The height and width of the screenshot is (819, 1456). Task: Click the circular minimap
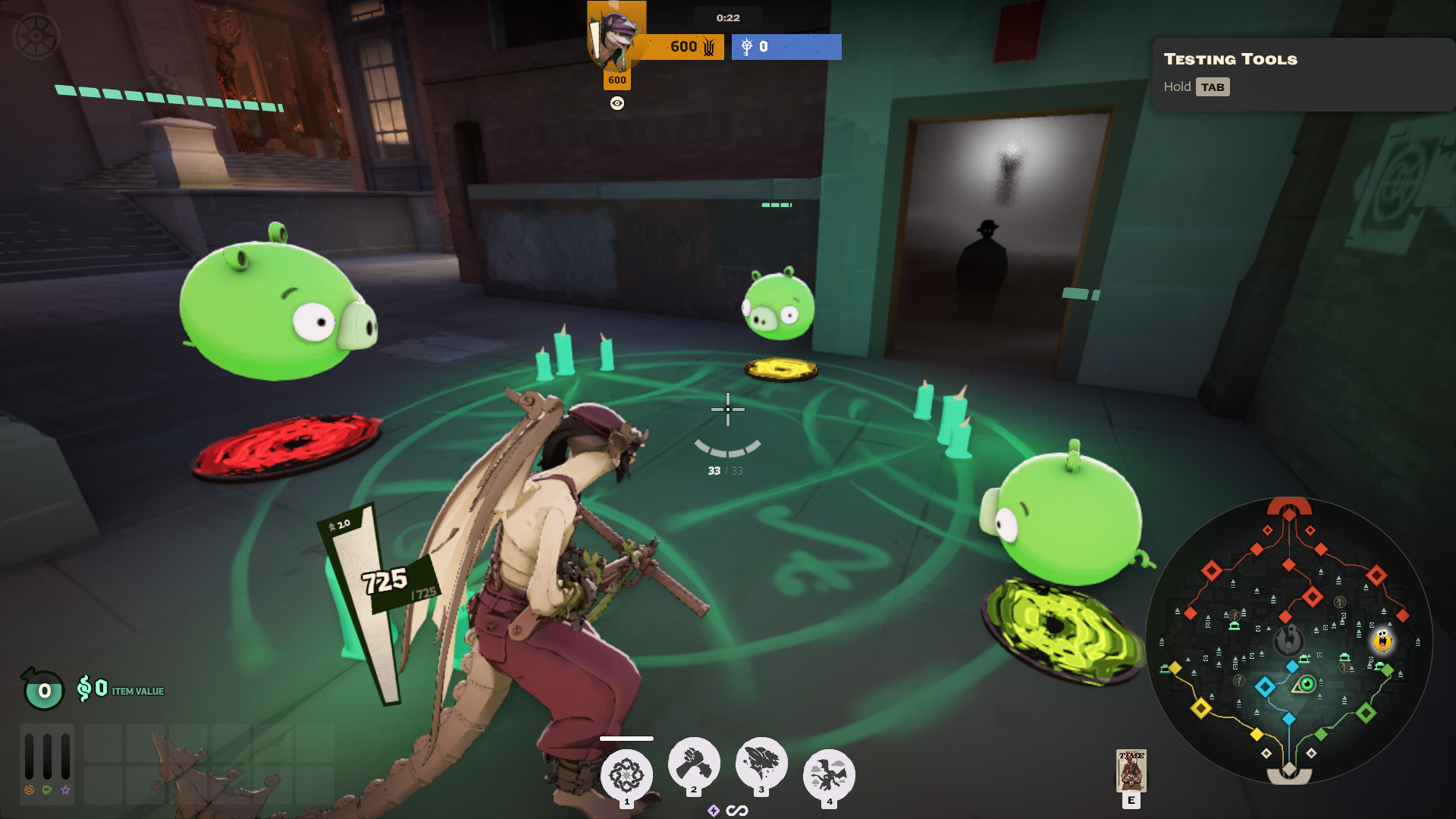pyautogui.click(x=1288, y=641)
